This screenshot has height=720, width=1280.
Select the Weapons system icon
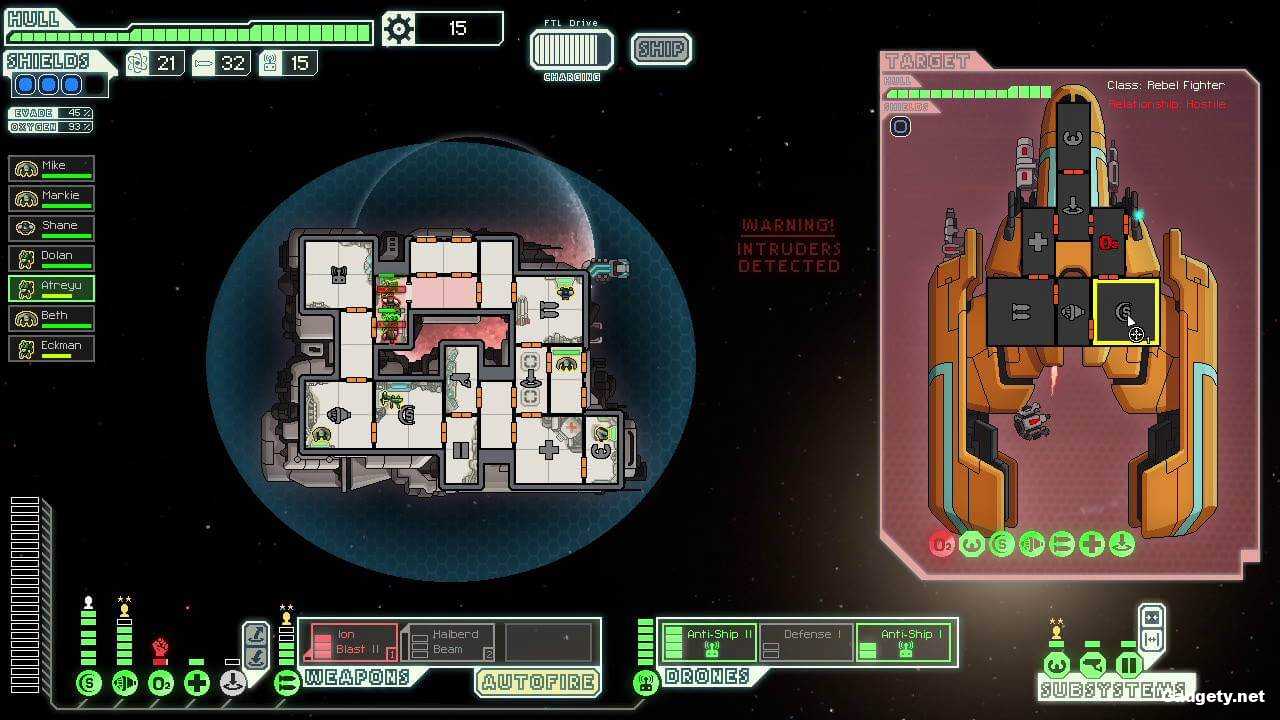(x=287, y=683)
